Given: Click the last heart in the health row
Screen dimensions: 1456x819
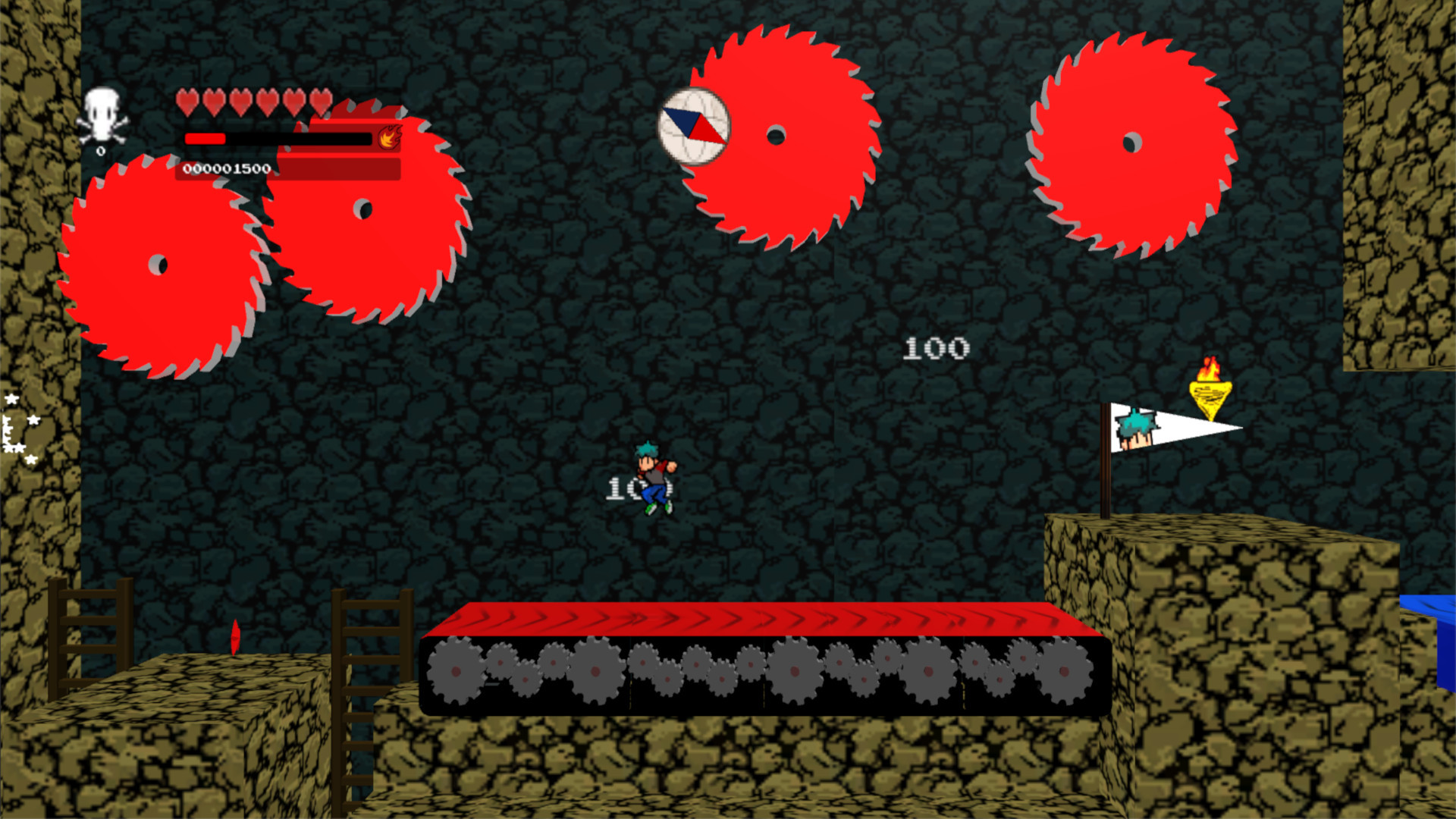Looking at the screenshot, I should coord(320,103).
